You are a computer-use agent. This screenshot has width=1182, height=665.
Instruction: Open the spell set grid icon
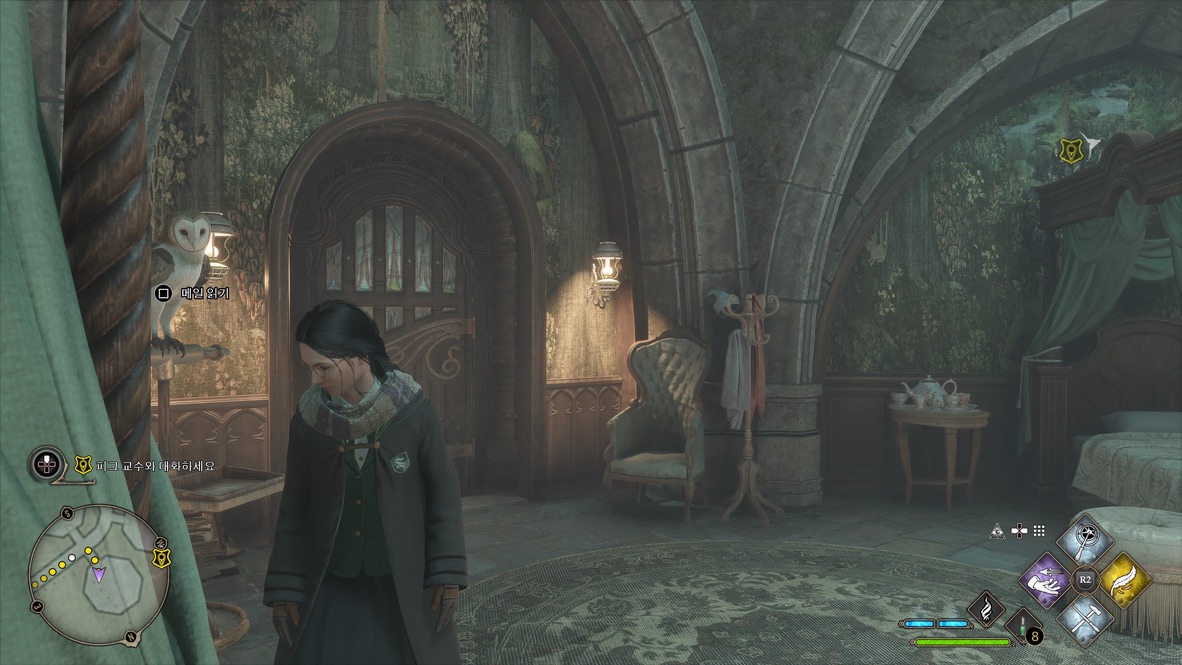point(1039,530)
